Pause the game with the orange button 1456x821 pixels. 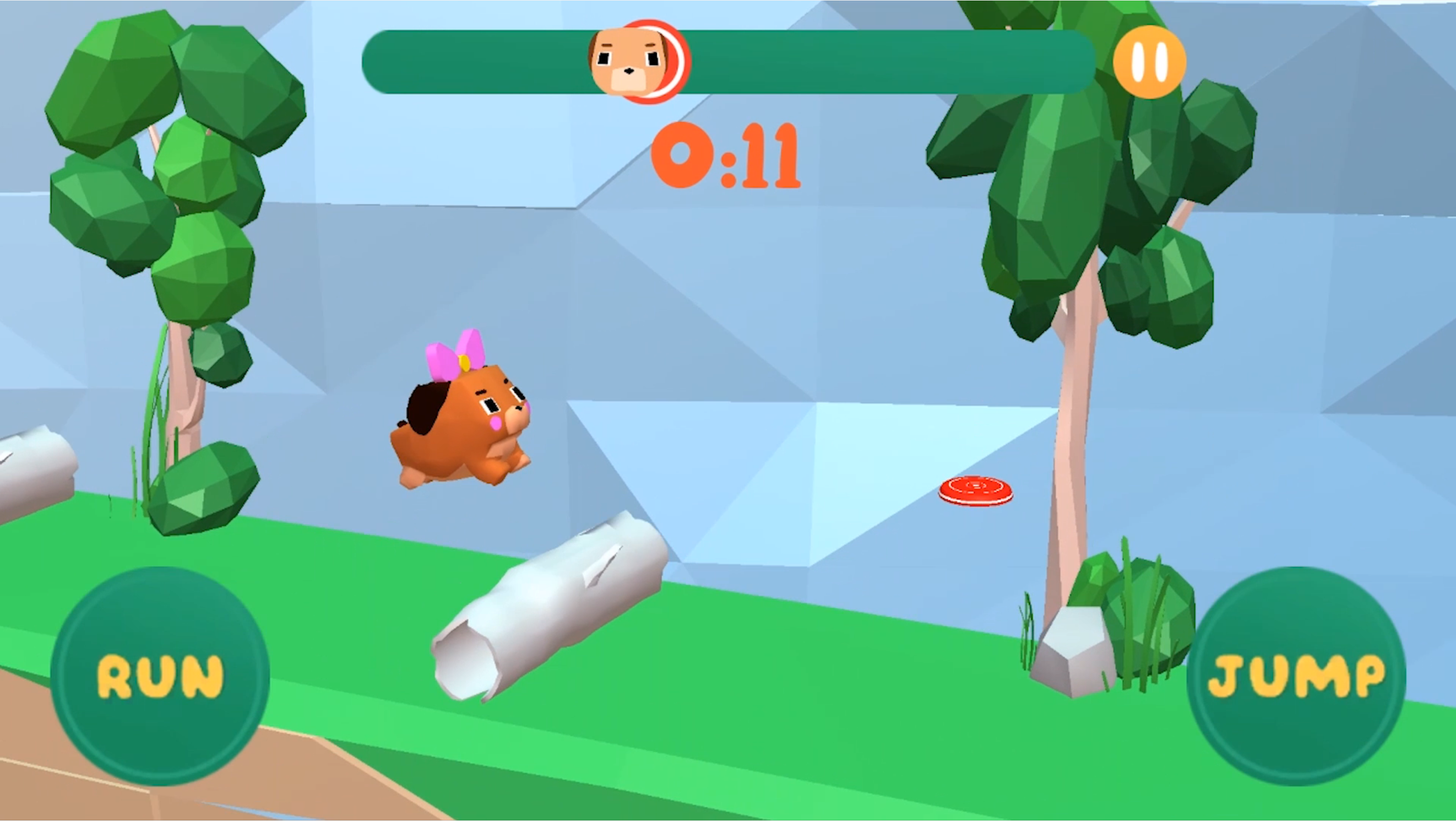(x=1149, y=62)
